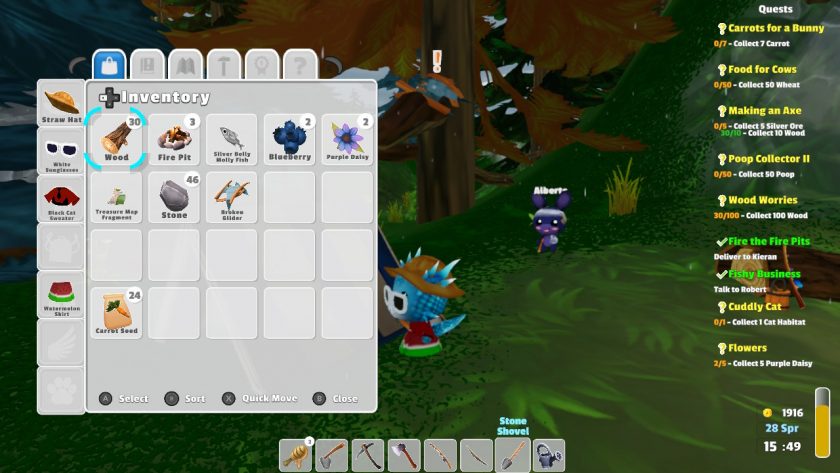Image resolution: width=840 pixels, height=473 pixels.
Task: Choose the pickaxe in the hotbar
Action: coord(368,456)
